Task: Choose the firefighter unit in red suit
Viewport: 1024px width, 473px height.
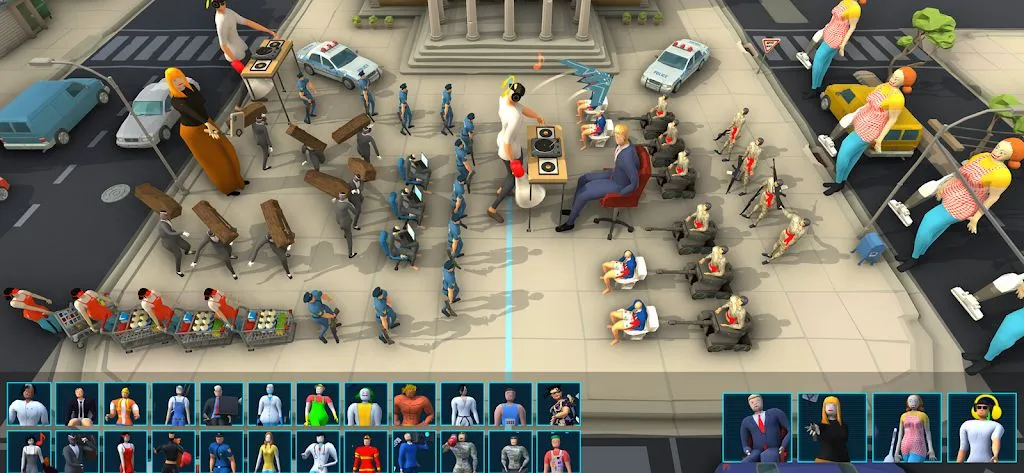Action: pos(366,452)
